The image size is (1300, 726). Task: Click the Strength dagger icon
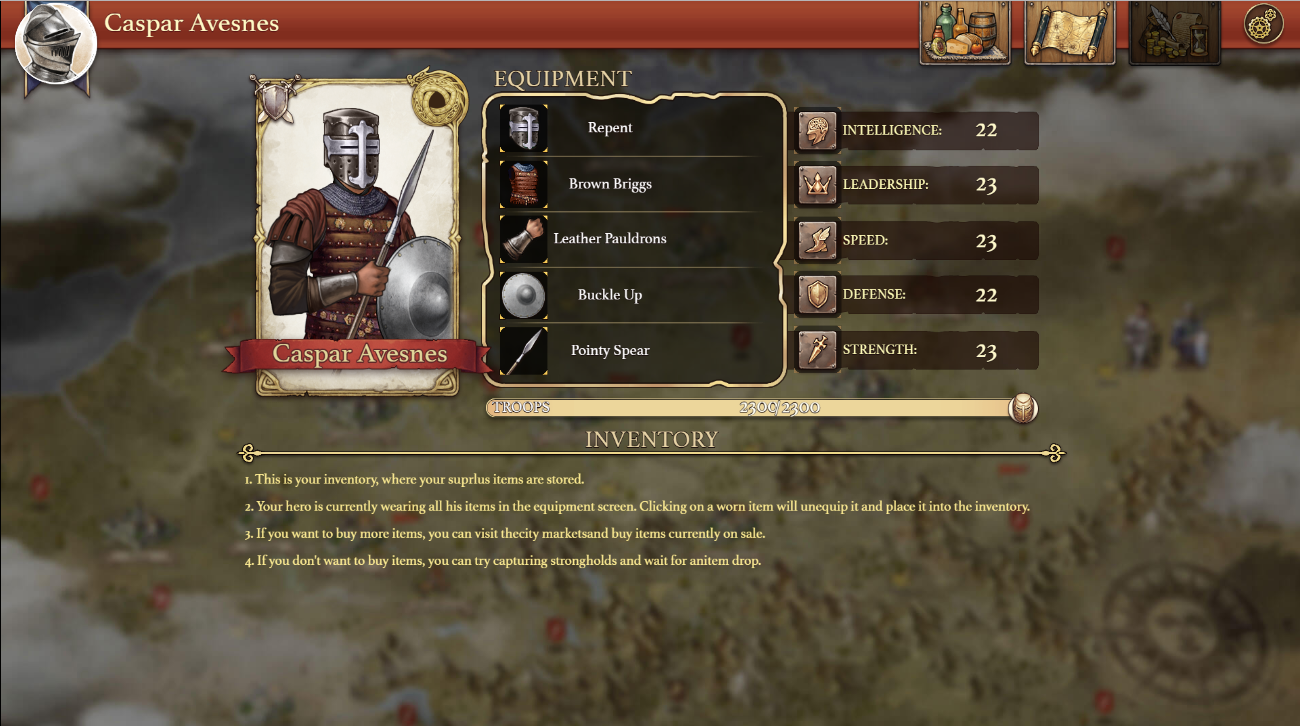point(817,350)
